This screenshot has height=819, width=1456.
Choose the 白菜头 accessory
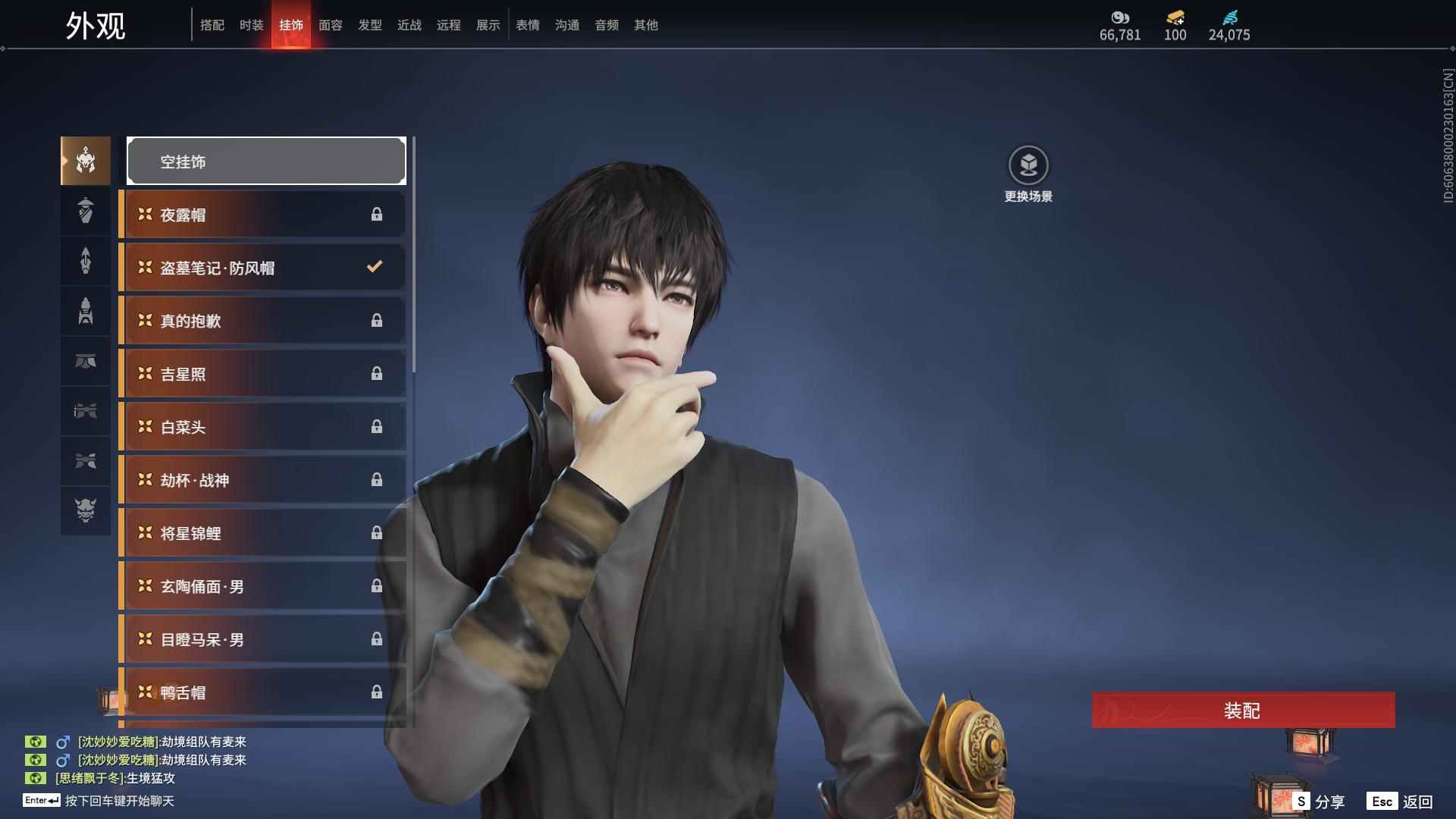click(x=262, y=427)
